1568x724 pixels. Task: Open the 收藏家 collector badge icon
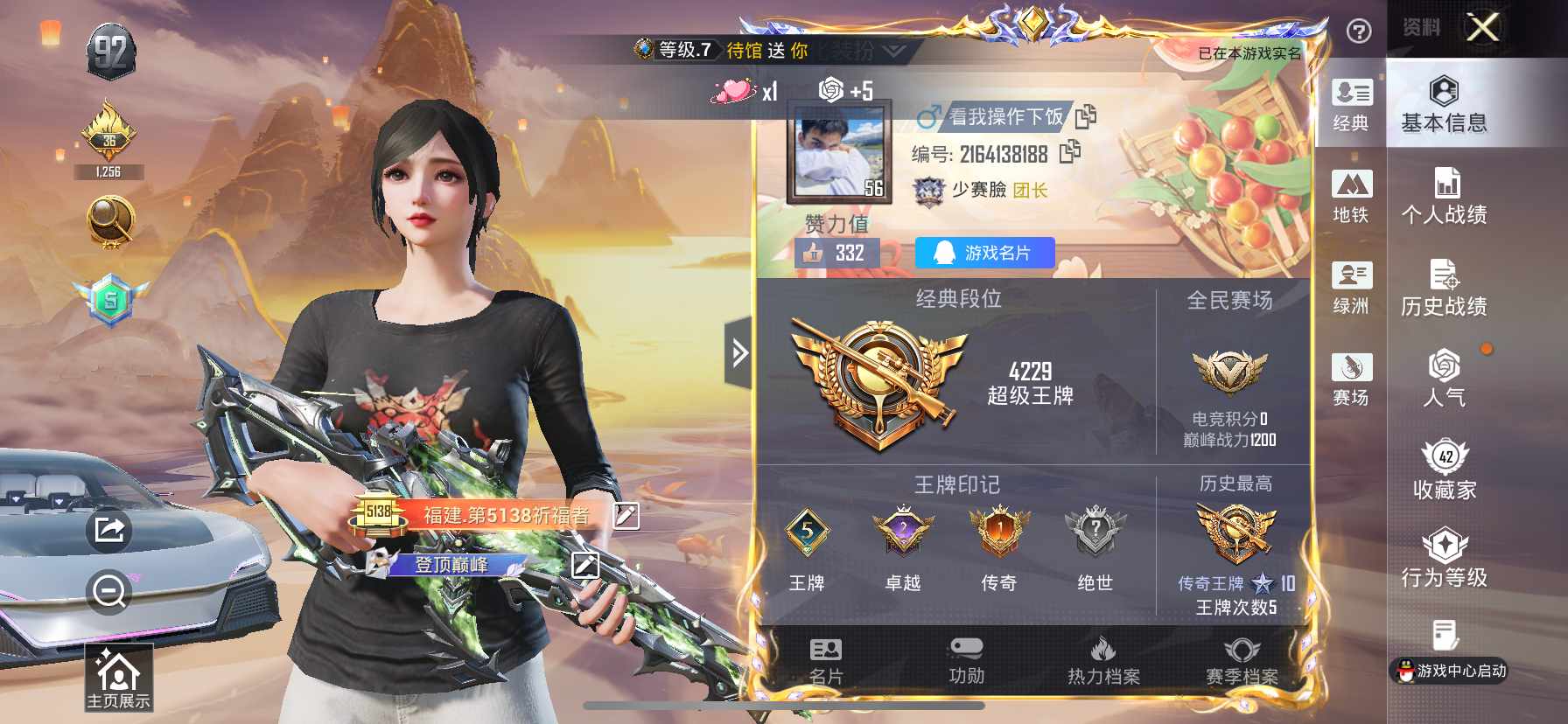pos(1445,464)
